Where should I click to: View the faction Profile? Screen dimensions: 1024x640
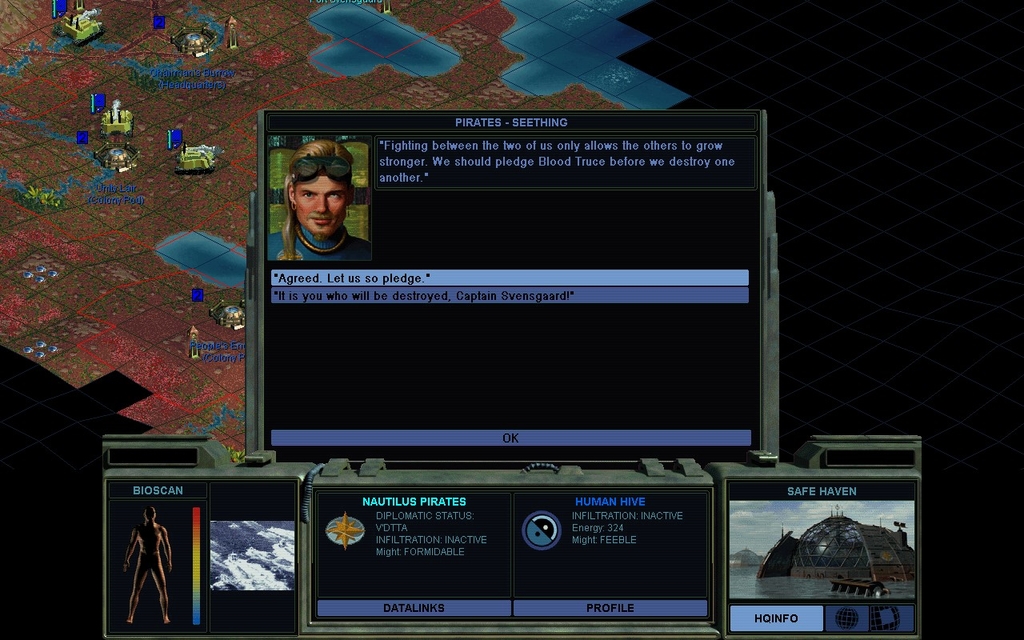click(610, 608)
